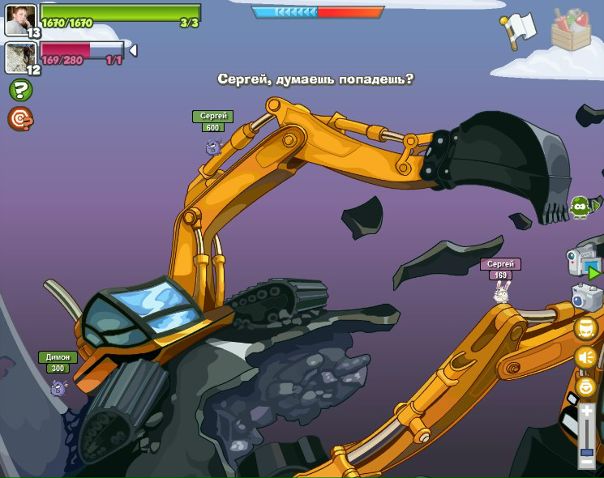604x478 pixels.
Task: Click the round orange button above the speaker
Action: [x=586, y=330]
